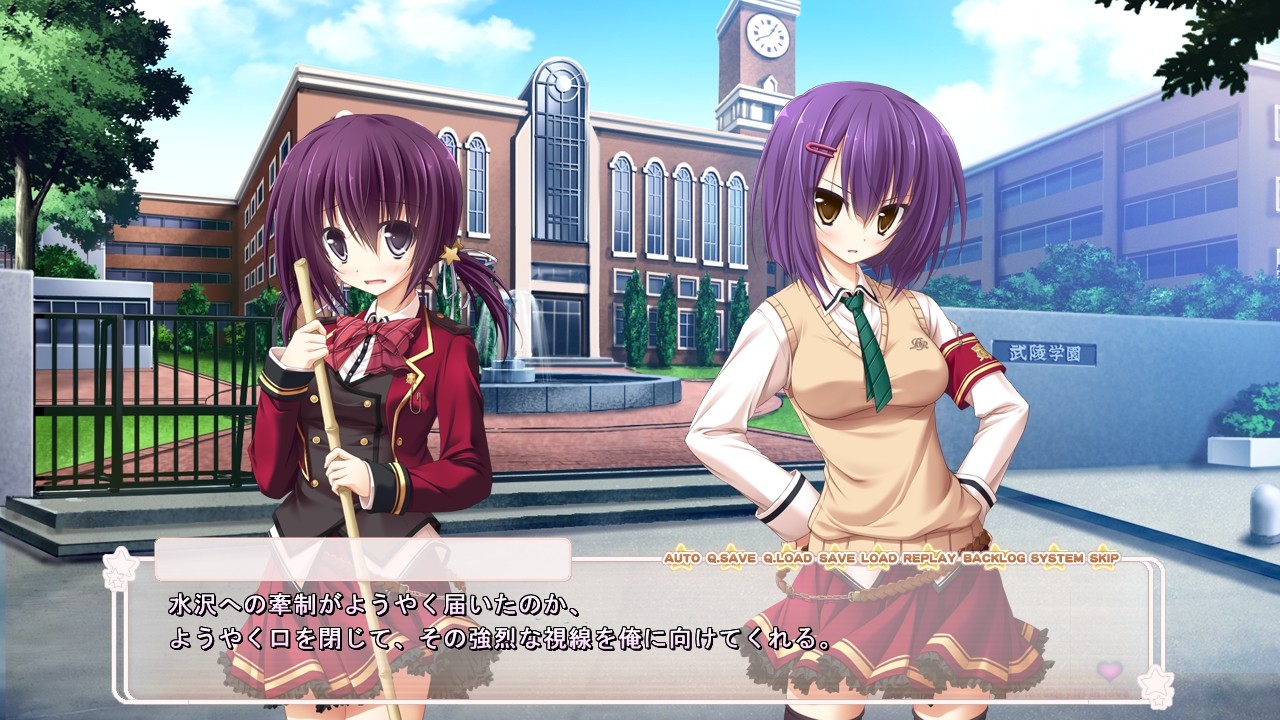The height and width of the screenshot is (720, 1280).
Task: Quick load with Q.LOAD
Action: (787, 557)
